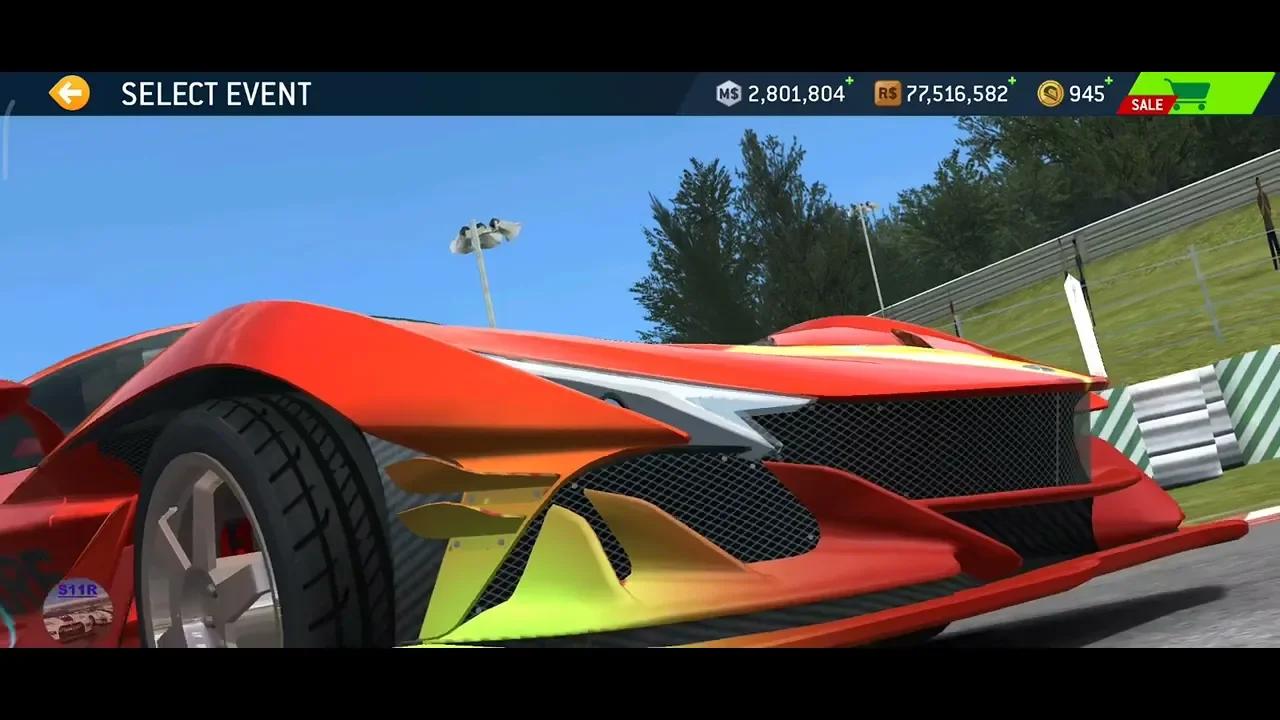1280x720 pixels.
Task: Select the SELECT EVENT header text
Action: [215, 94]
